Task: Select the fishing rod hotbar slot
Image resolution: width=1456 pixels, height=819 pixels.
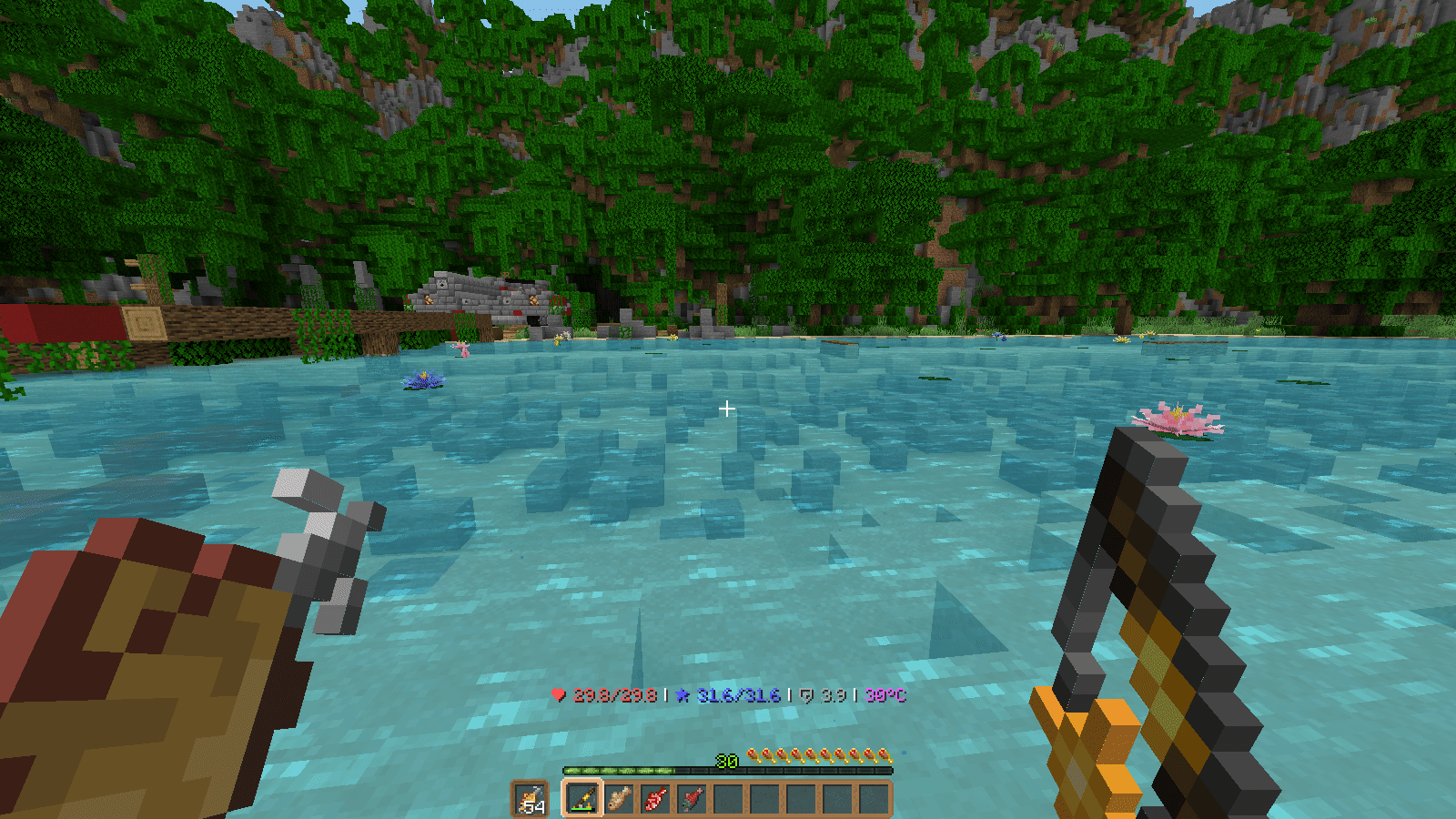Action: coord(582,799)
